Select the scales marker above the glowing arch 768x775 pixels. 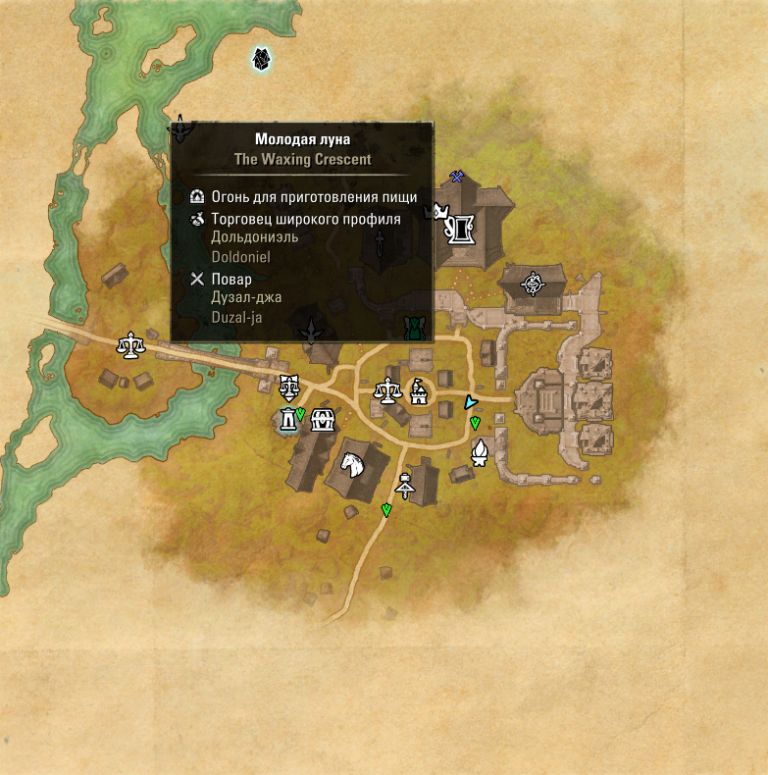pyautogui.click(x=290, y=385)
